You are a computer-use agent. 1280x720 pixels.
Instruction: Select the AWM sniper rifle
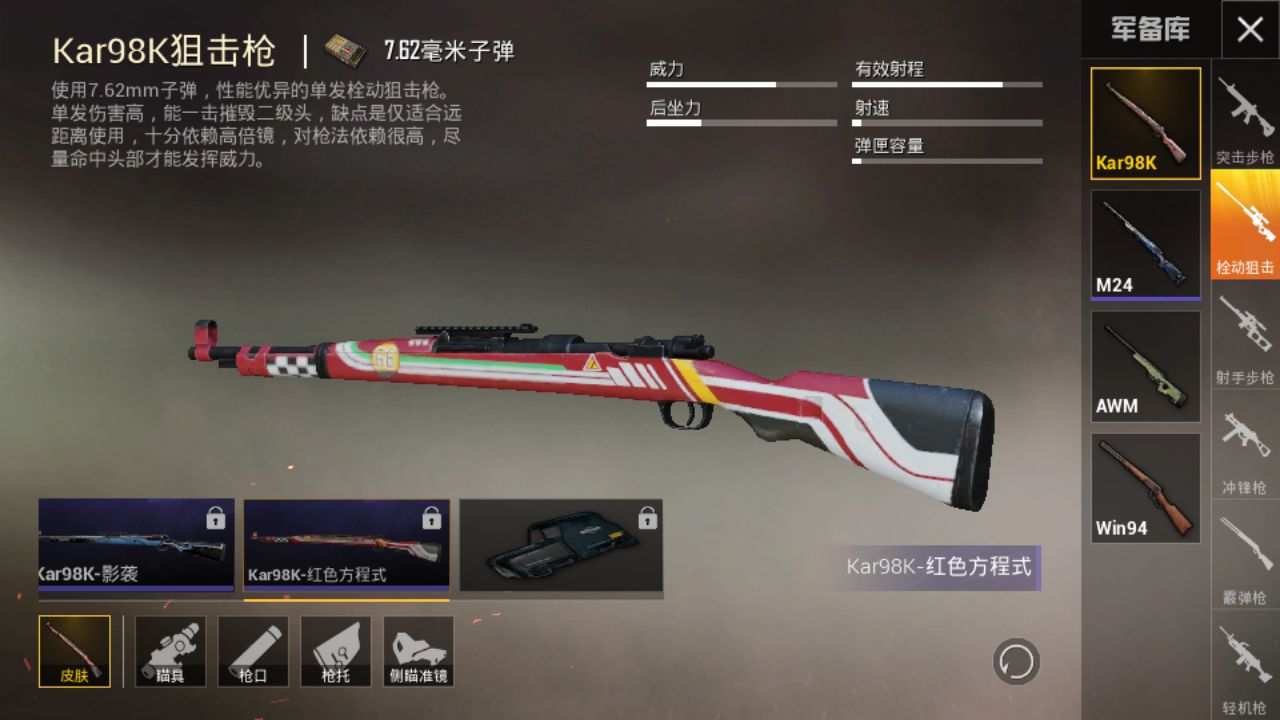pyautogui.click(x=1145, y=366)
